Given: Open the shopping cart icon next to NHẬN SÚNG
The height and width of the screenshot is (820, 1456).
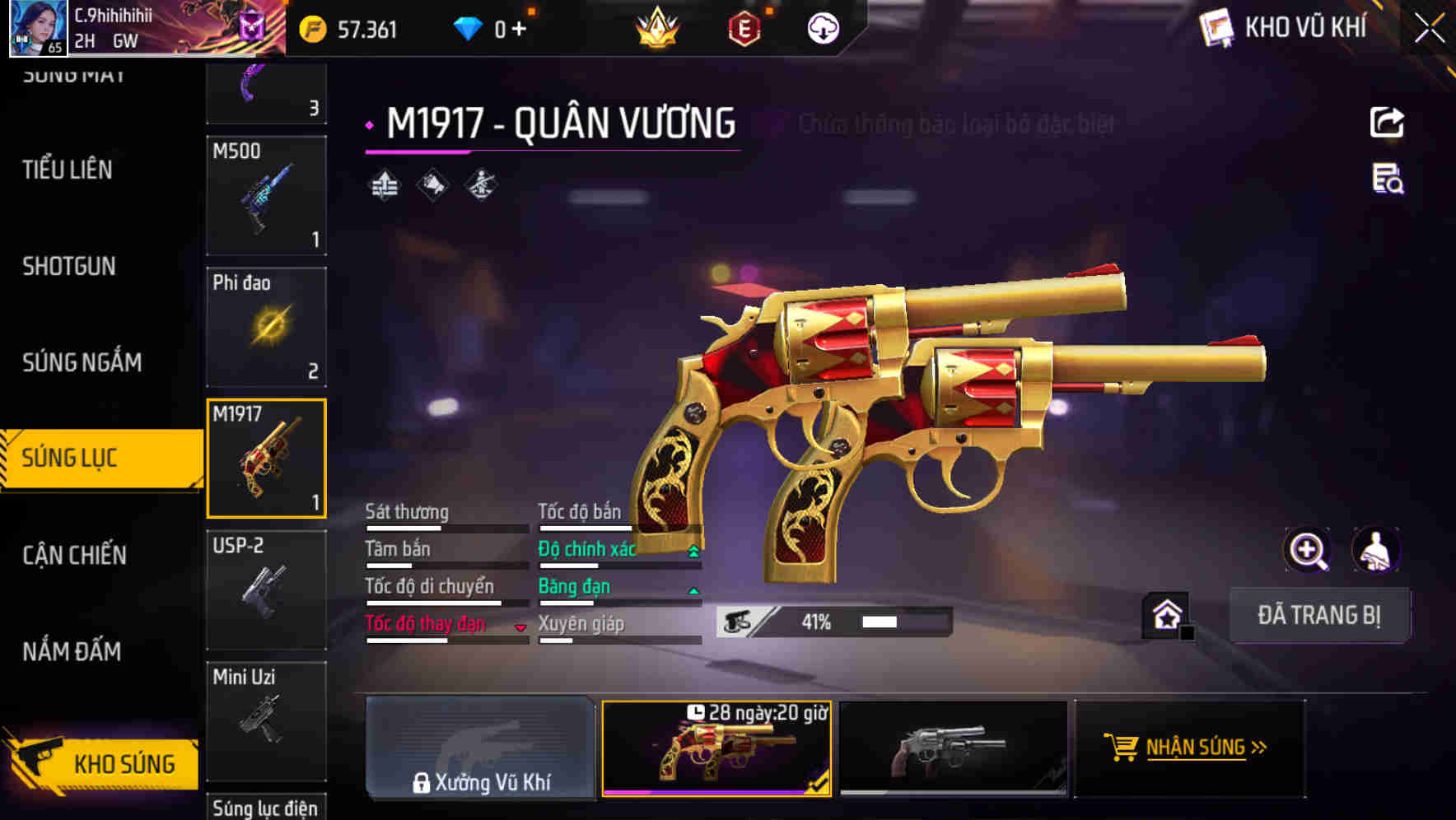Looking at the screenshot, I should (1122, 748).
